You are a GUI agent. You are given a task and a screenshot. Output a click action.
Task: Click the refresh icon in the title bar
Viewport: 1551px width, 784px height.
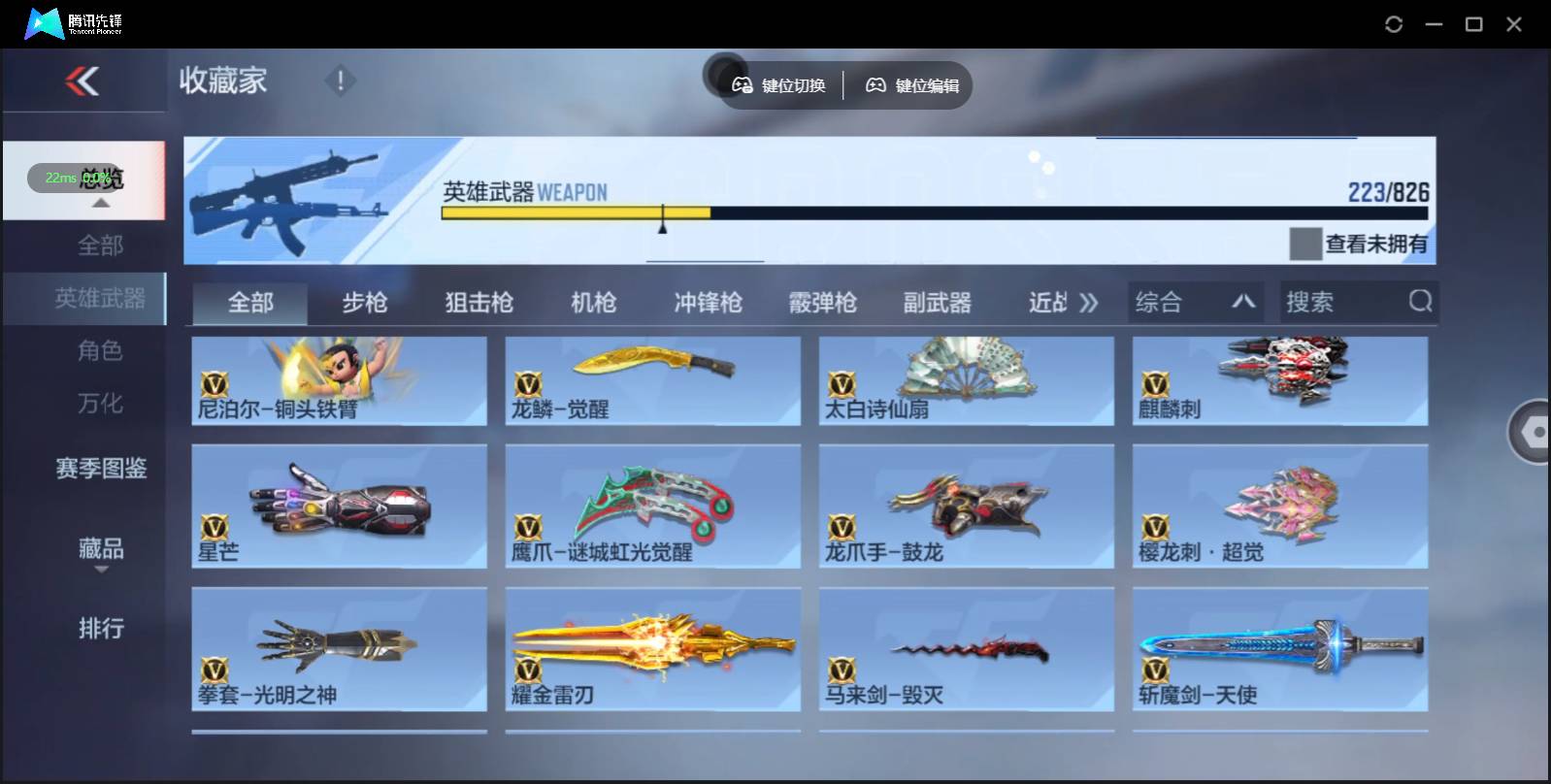coord(1395,24)
